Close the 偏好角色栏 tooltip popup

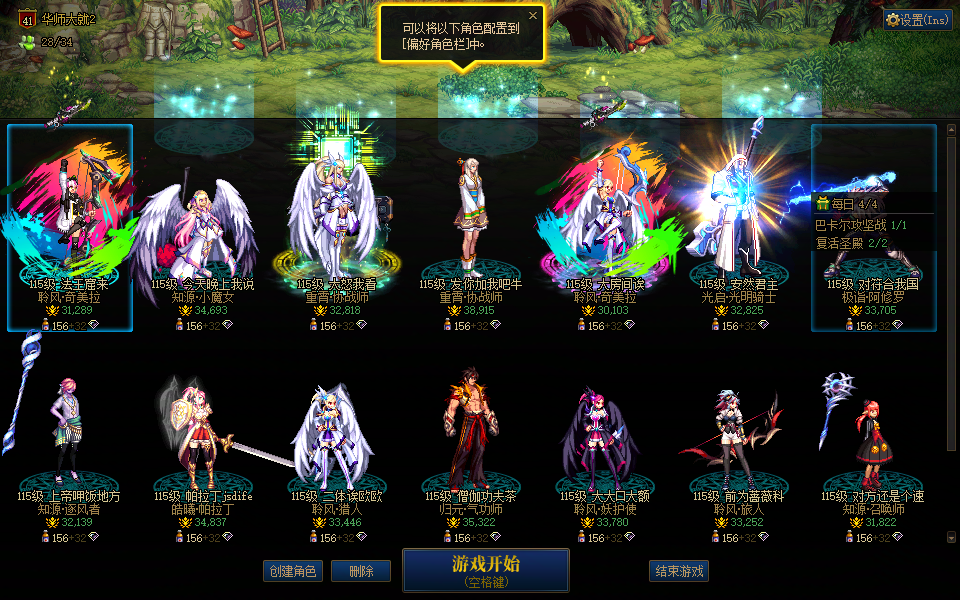(x=533, y=16)
